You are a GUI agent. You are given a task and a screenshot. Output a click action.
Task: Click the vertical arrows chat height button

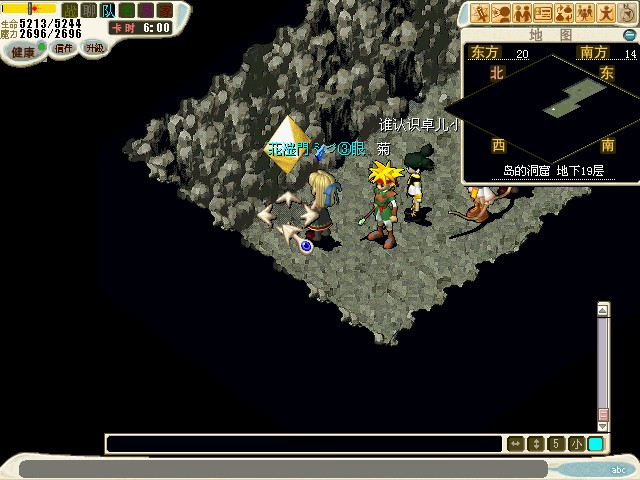[536, 444]
